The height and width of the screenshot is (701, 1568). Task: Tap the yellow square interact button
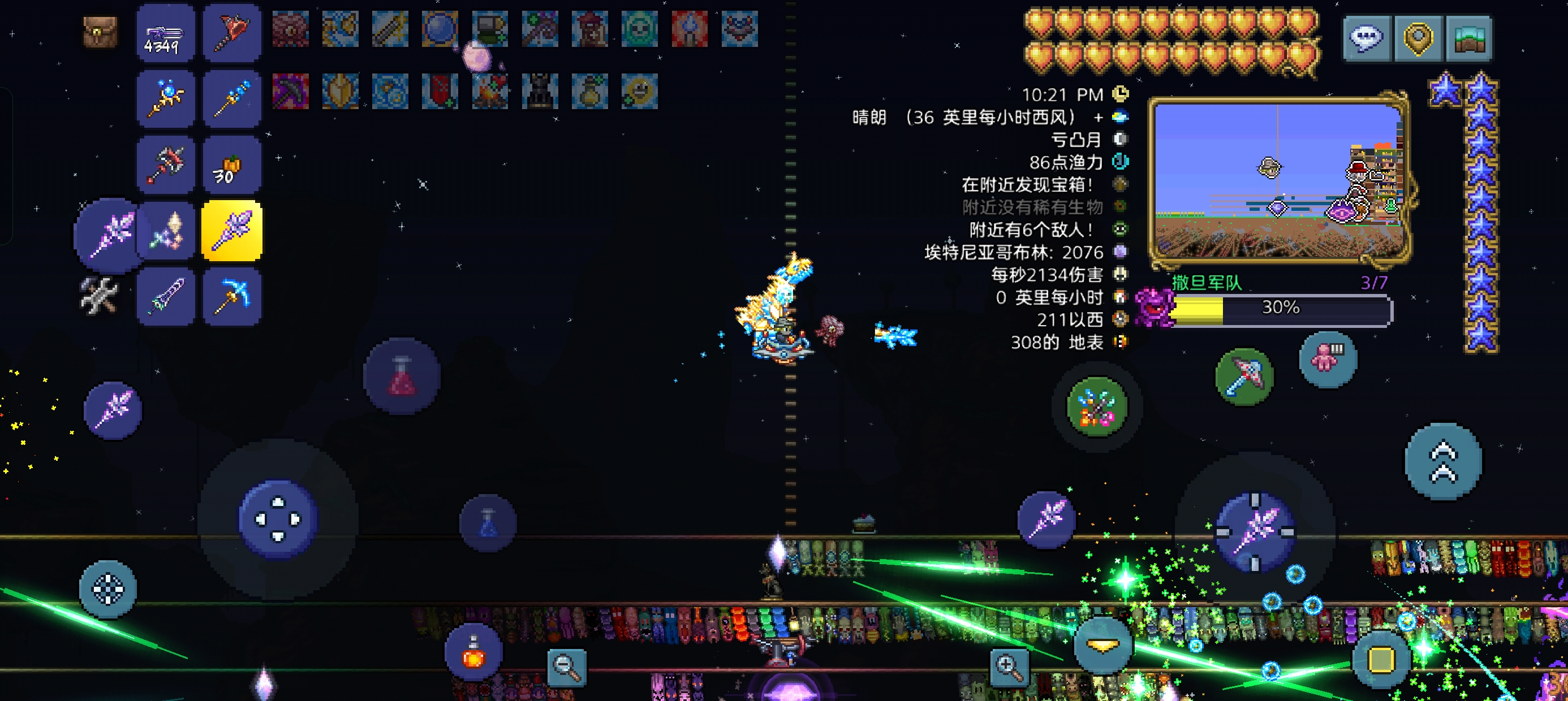point(1381,659)
